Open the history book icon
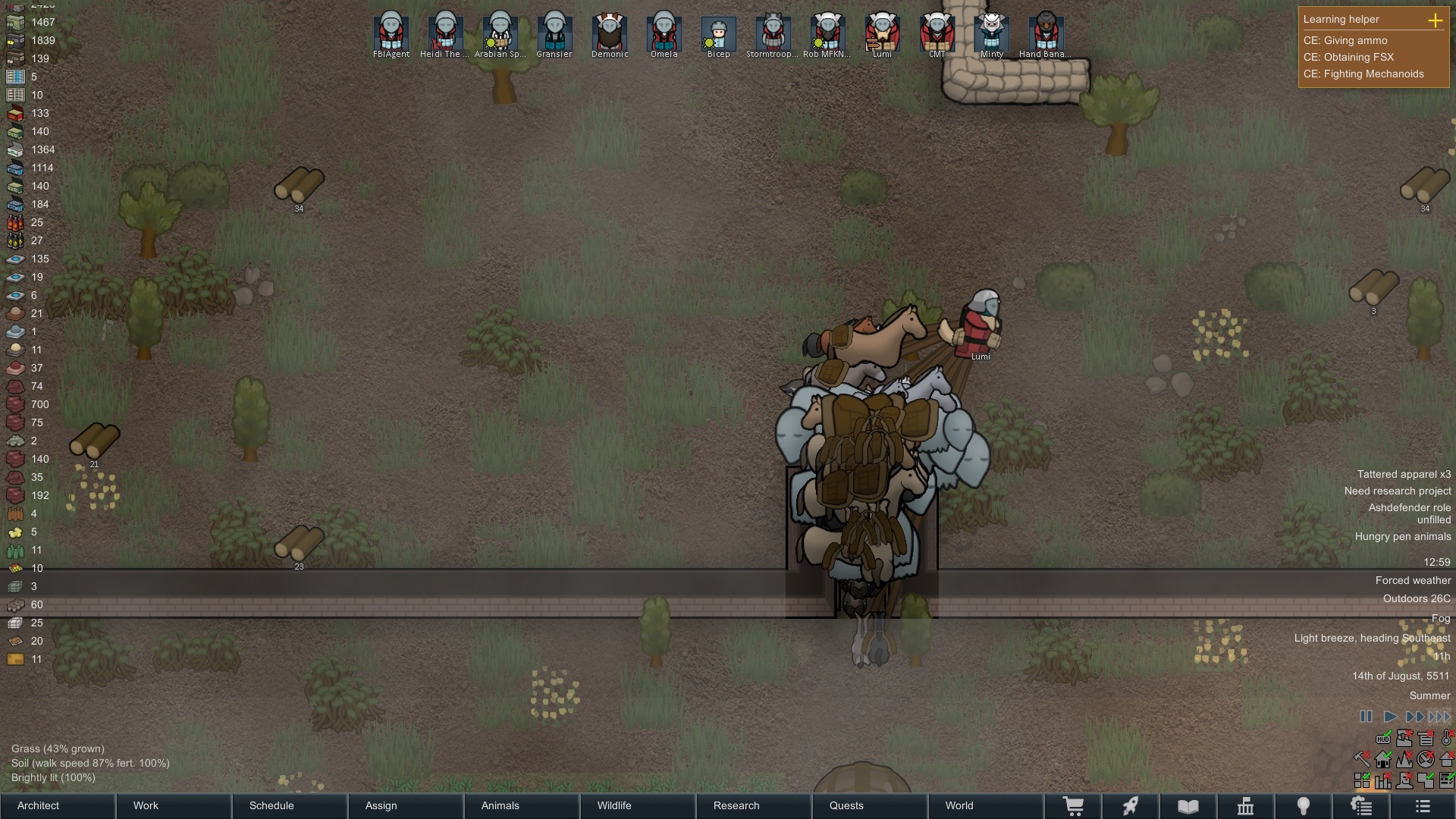 (x=1188, y=805)
